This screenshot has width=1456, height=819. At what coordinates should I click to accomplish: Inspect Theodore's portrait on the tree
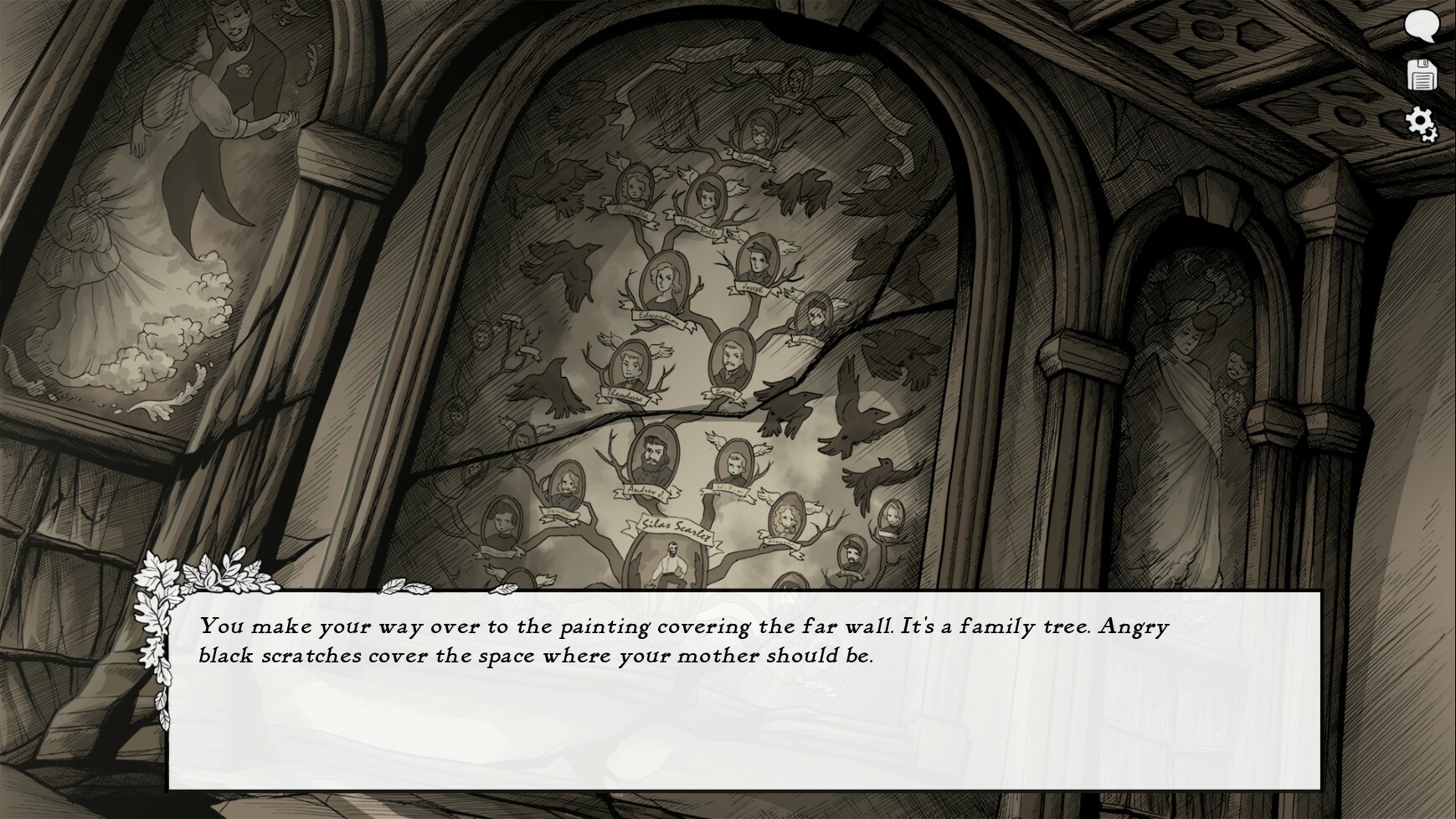click(x=630, y=365)
